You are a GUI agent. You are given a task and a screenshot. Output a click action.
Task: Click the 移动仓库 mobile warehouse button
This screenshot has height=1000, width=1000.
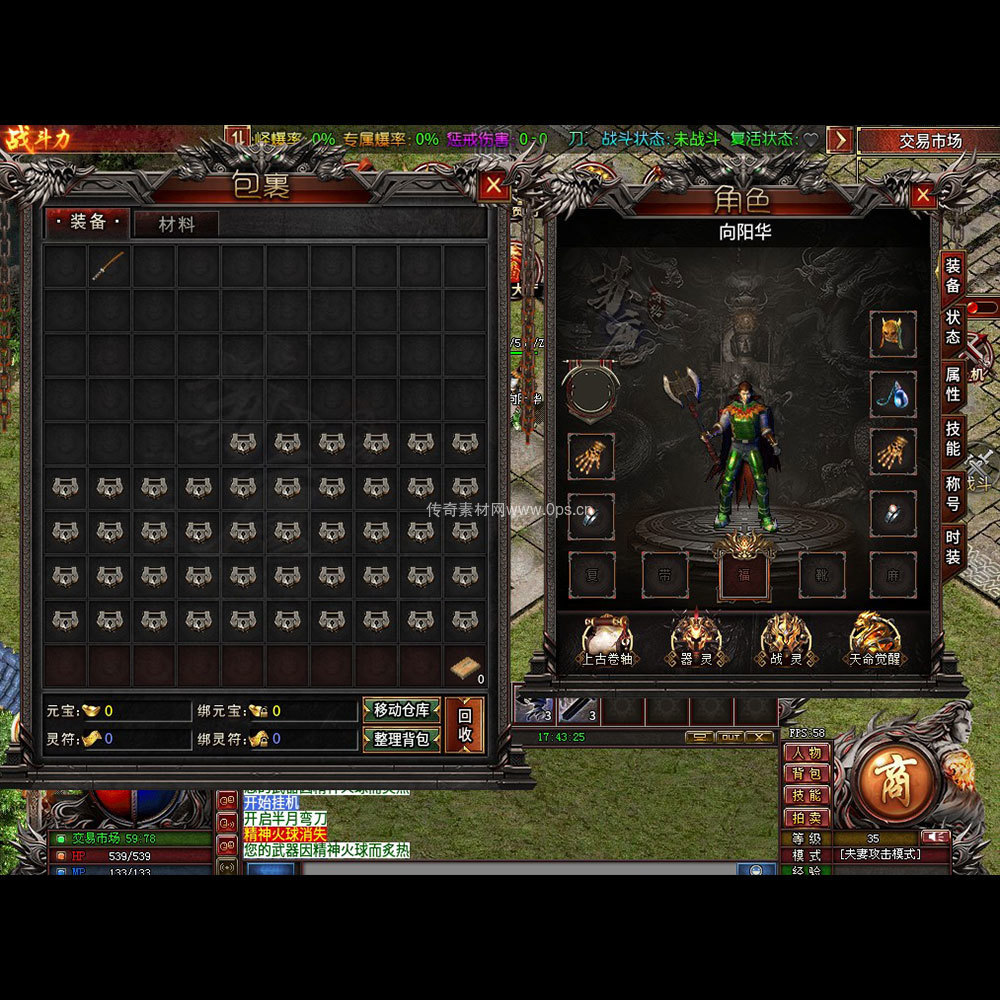pyautogui.click(x=401, y=711)
